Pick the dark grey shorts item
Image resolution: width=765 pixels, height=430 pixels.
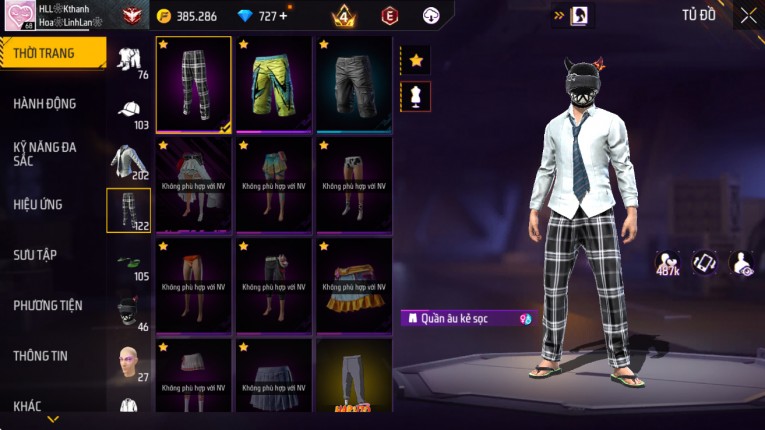pos(353,85)
